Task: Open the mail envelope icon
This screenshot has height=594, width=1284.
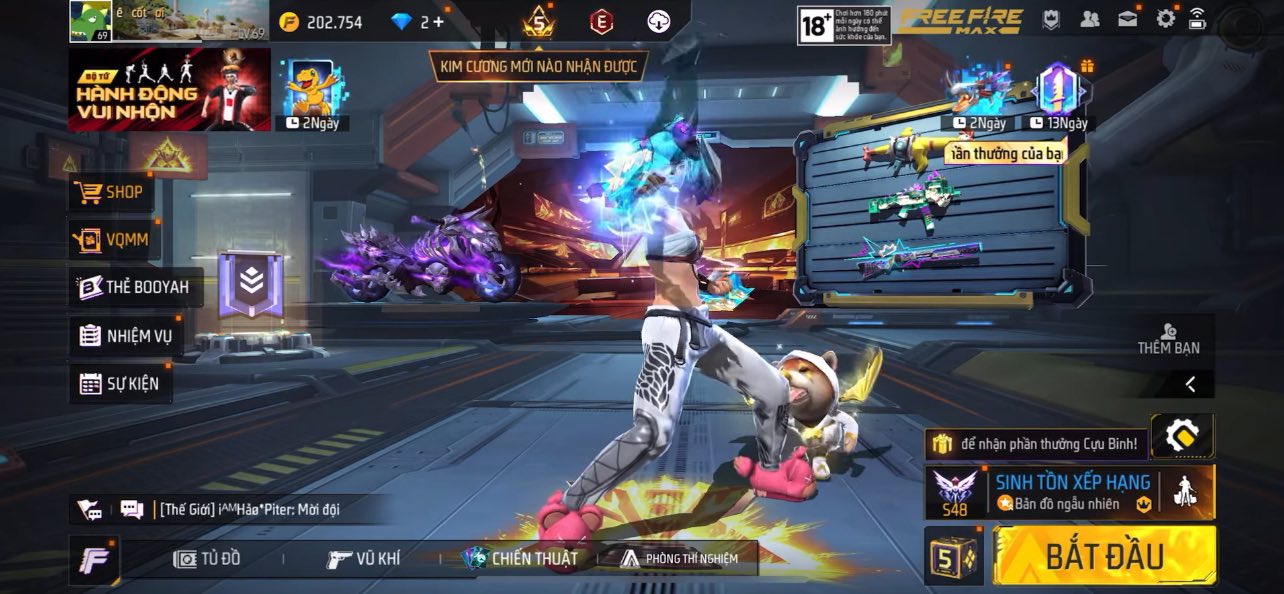Action: point(1128,19)
